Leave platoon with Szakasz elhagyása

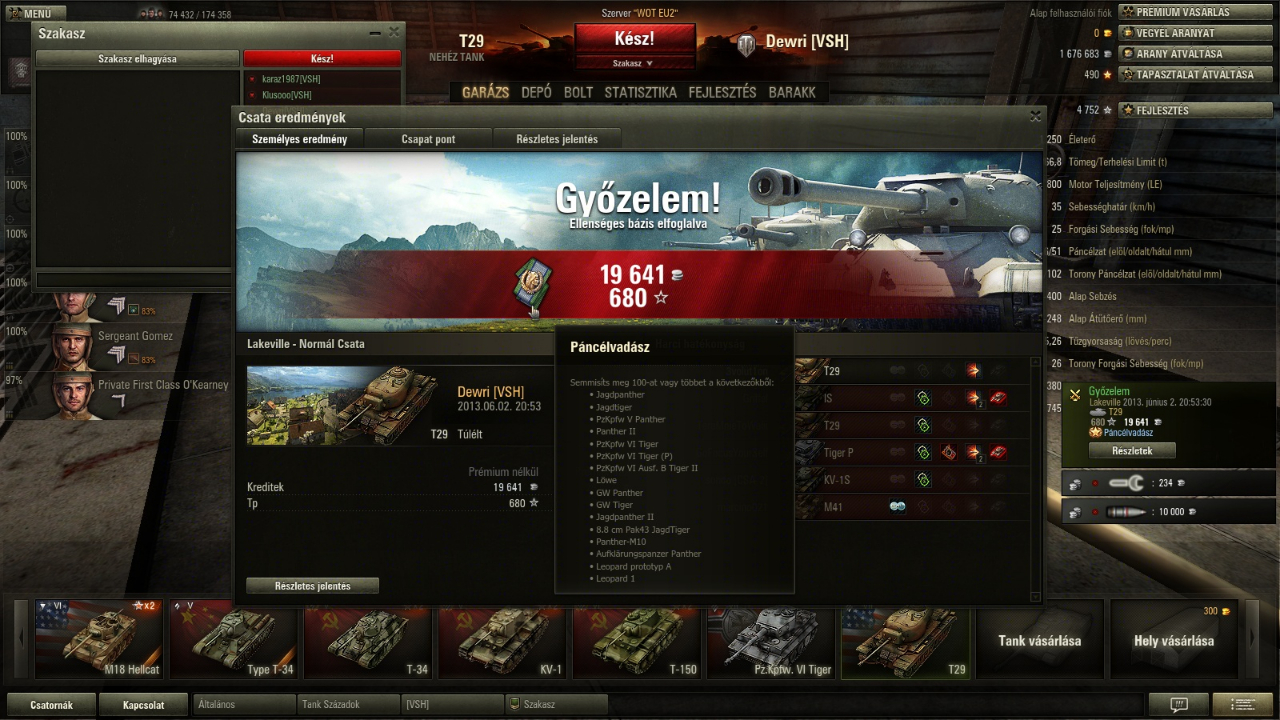[137, 59]
